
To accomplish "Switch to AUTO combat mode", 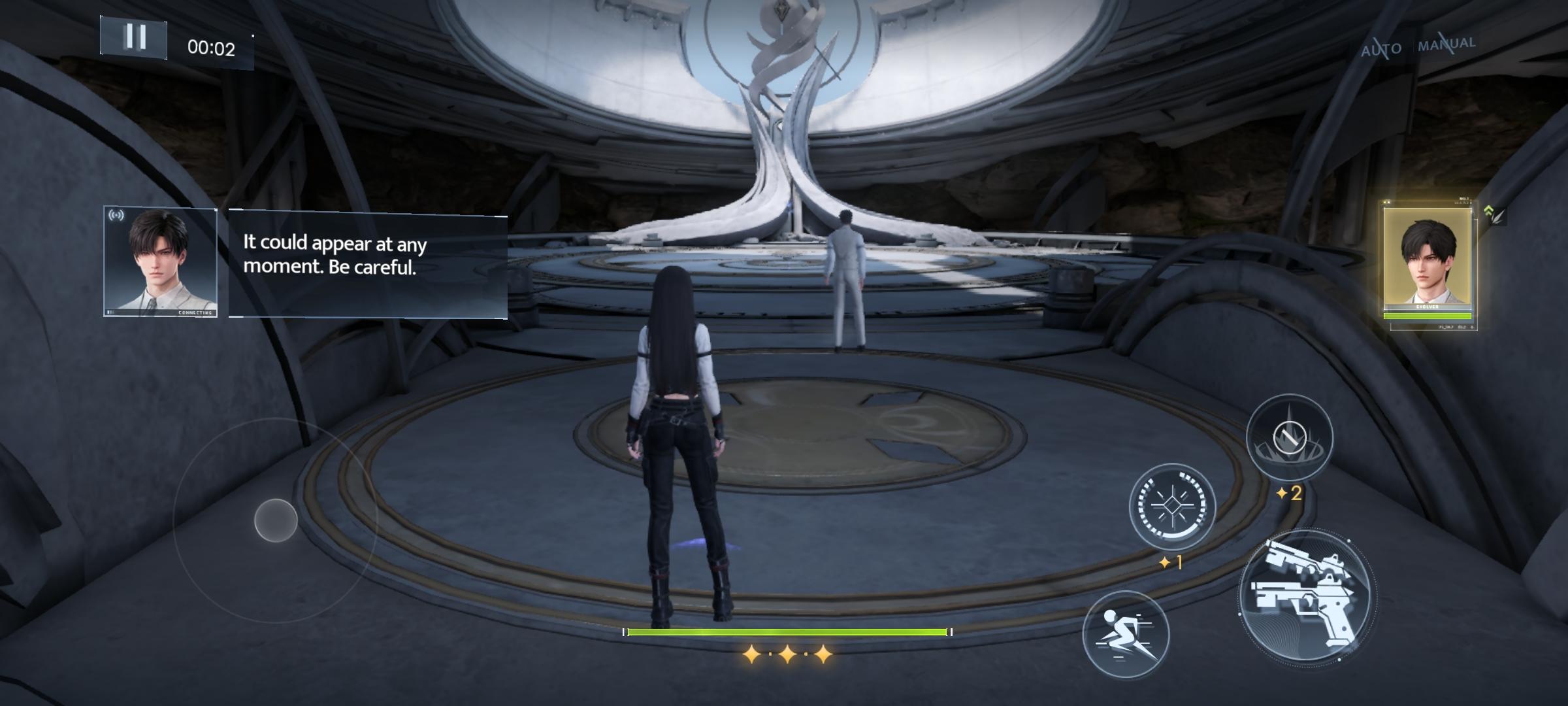I will tap(1381, 48).
